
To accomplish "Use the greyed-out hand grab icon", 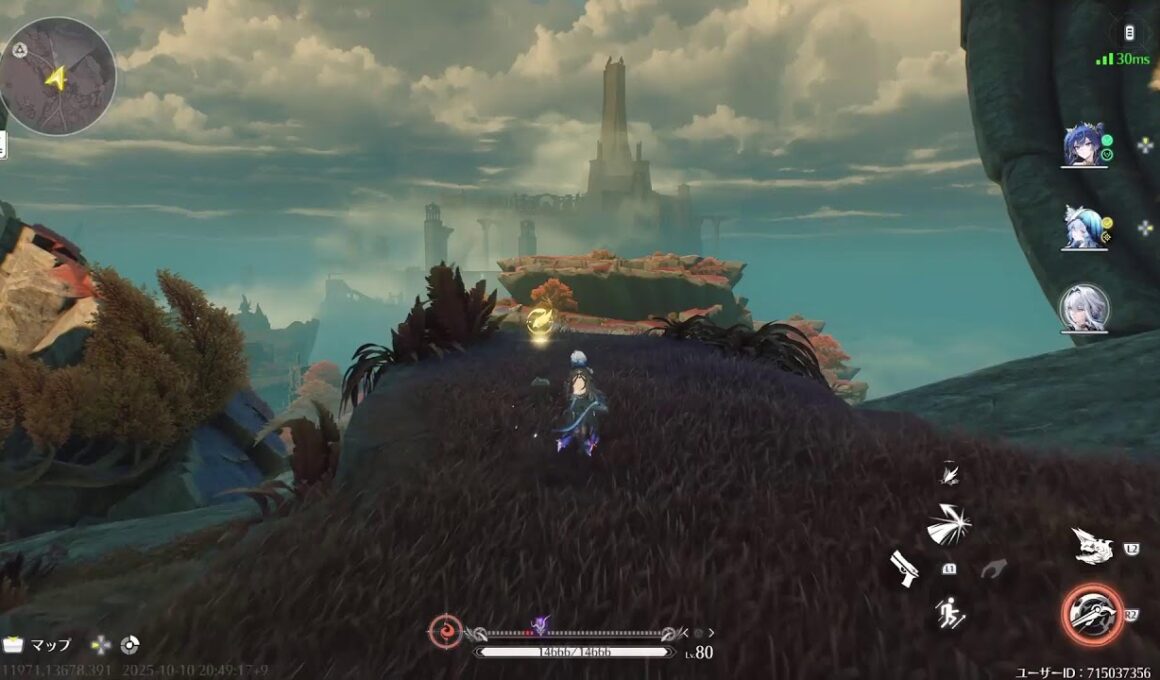I will pyautogui.click(x=993, y=569).
